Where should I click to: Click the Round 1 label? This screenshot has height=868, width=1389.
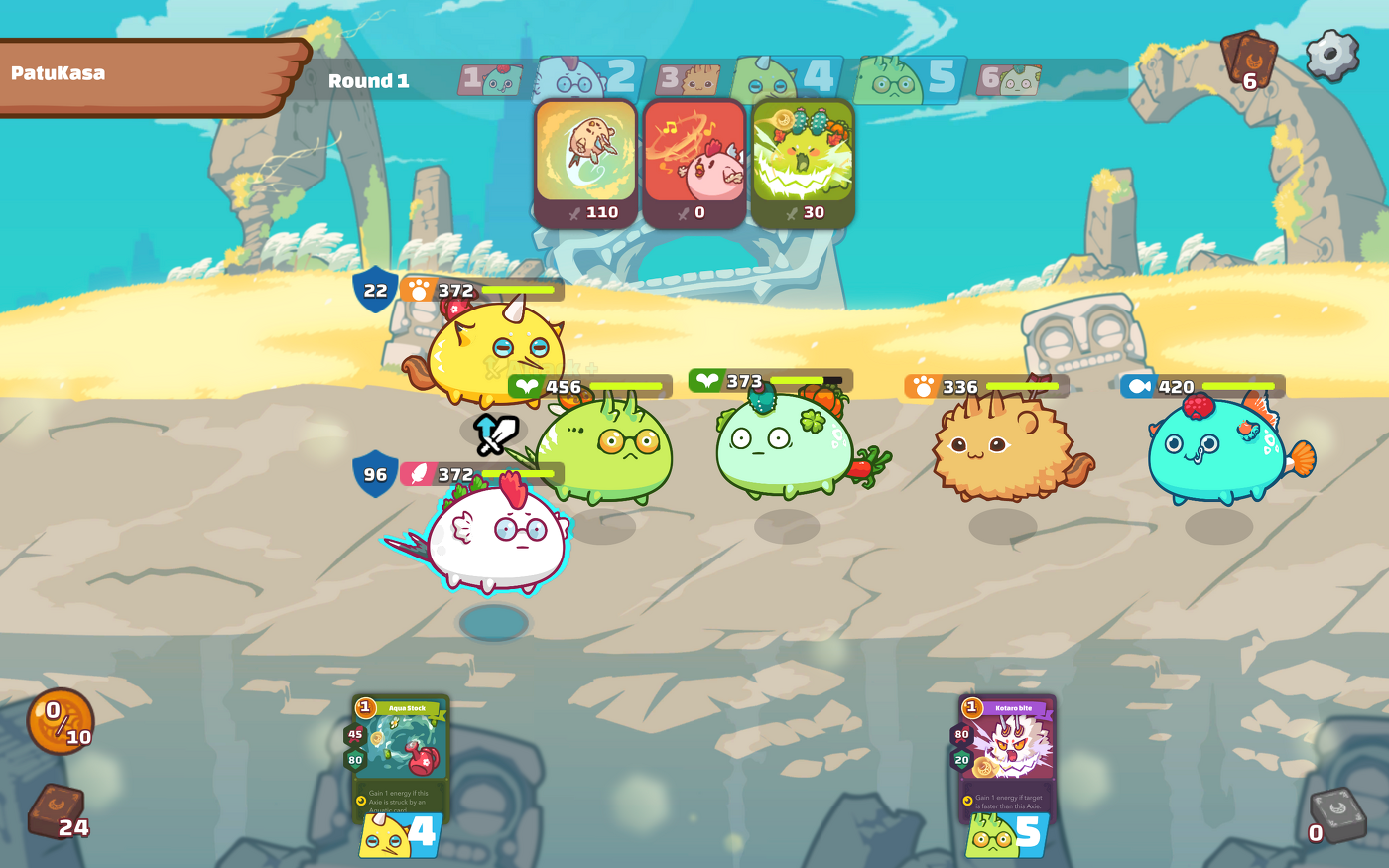(369, 81)
